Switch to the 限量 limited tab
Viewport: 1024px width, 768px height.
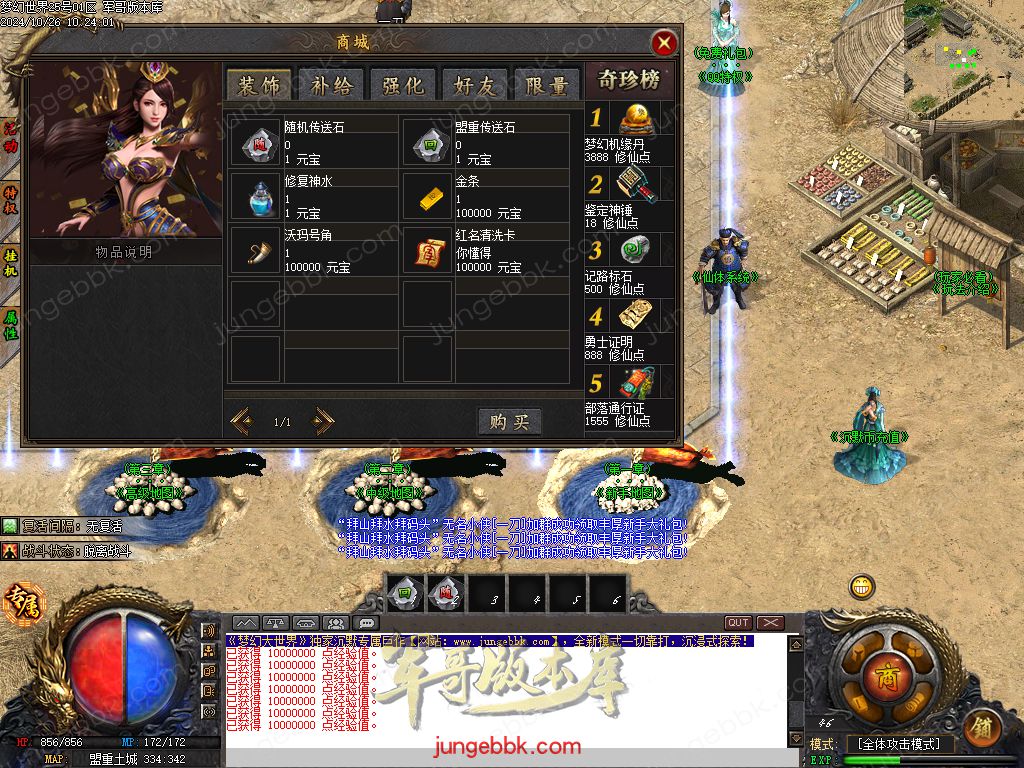pos(546,85)
